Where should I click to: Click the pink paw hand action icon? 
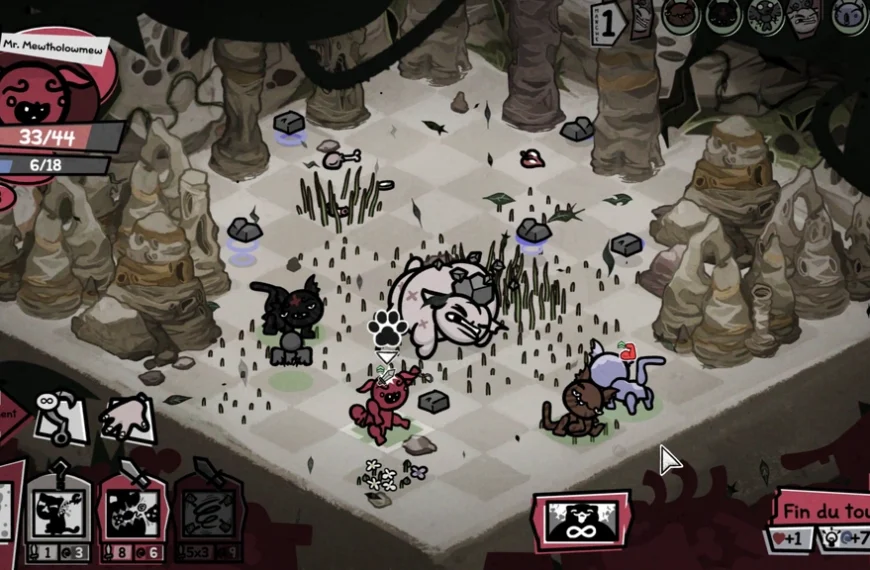[x=127, y=417]
